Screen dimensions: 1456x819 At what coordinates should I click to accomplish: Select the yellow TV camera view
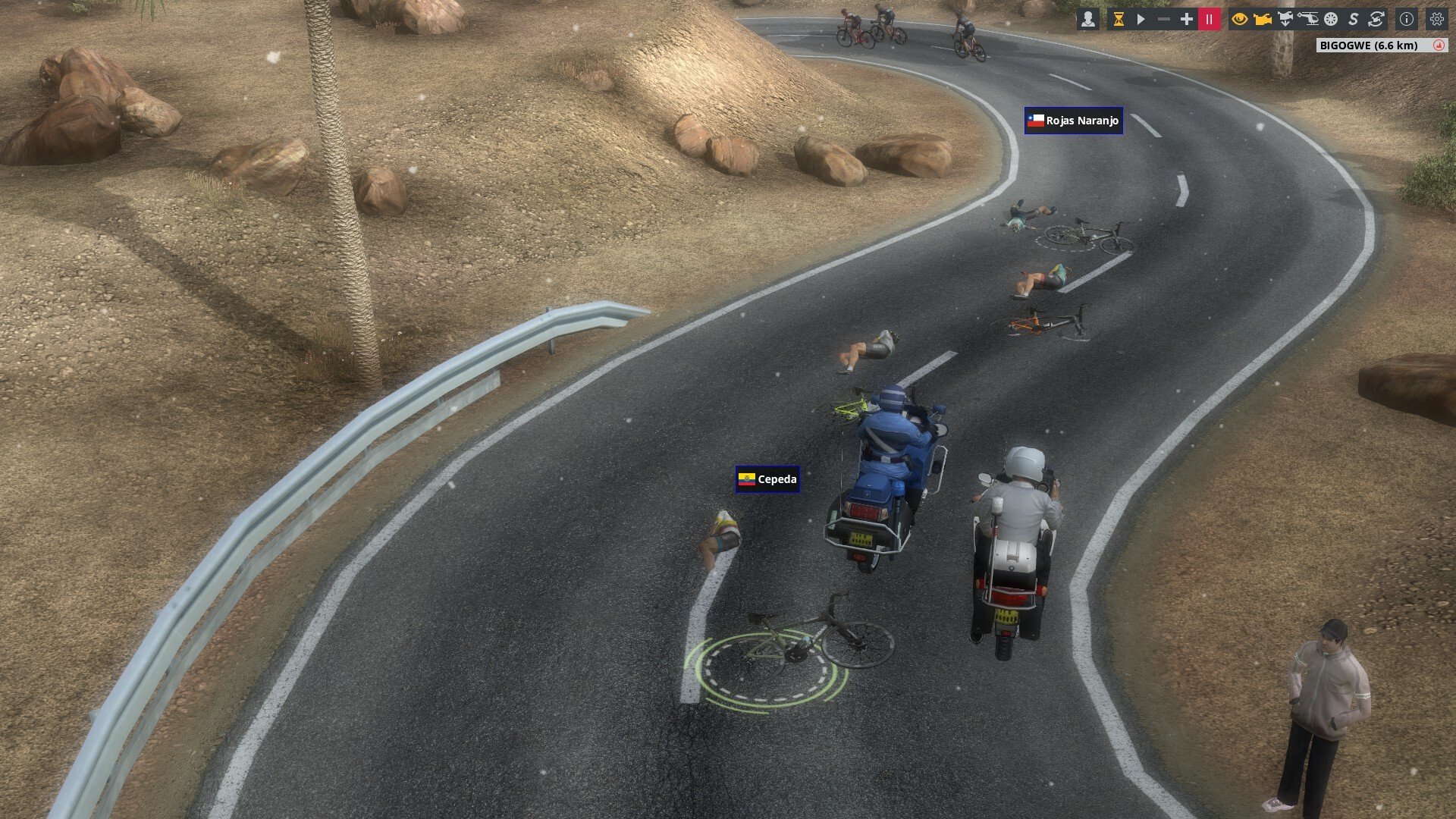tap(1263, 20)
